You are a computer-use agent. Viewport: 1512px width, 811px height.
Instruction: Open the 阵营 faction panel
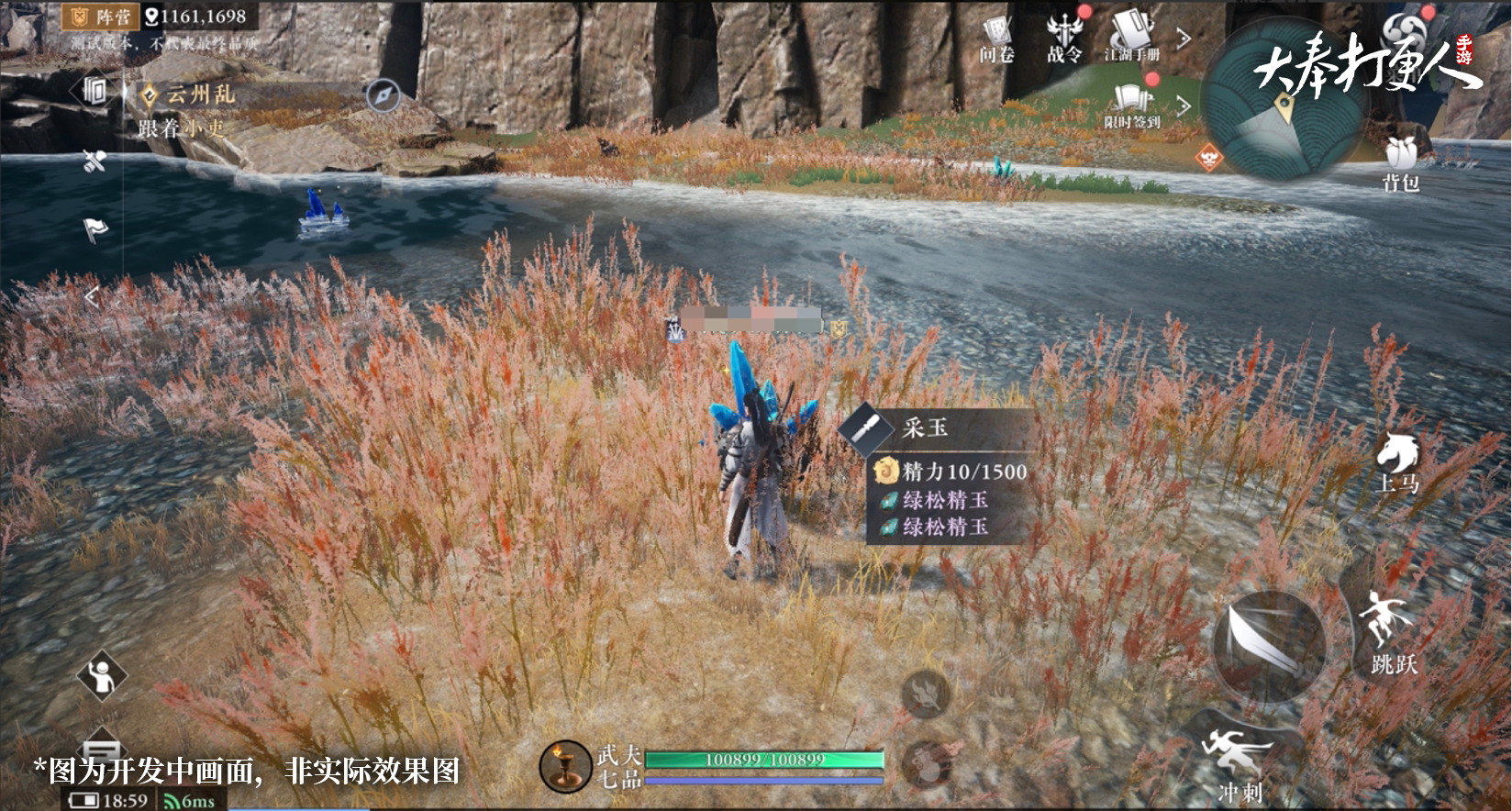pos(103,16)
